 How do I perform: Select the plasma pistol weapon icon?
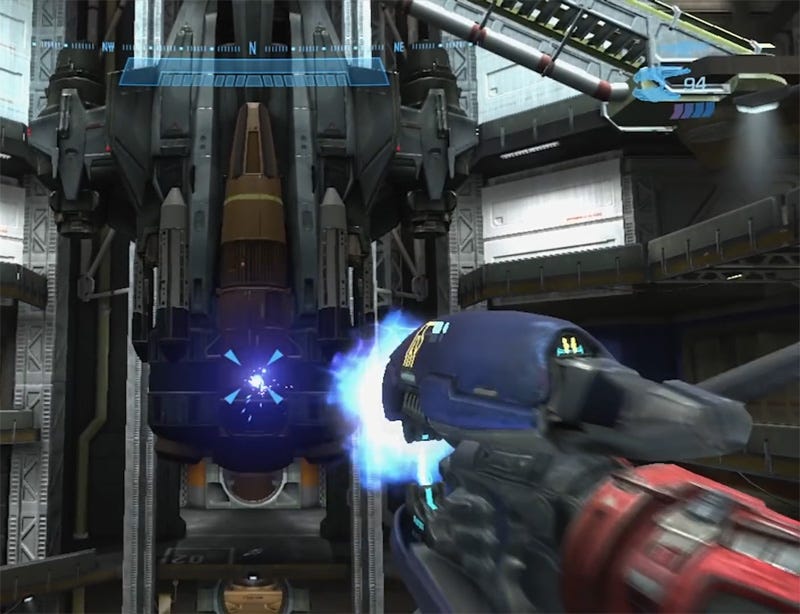click(x=660, y=85)
